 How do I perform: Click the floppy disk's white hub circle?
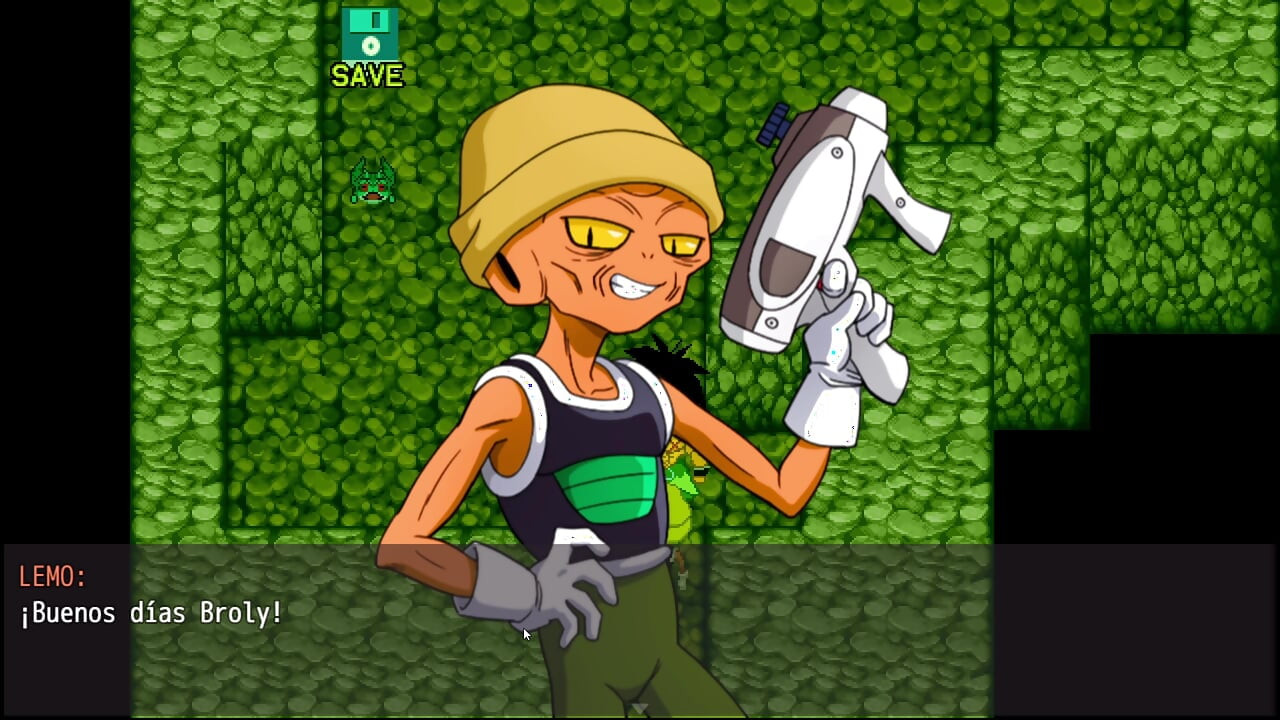pos(369,44)
